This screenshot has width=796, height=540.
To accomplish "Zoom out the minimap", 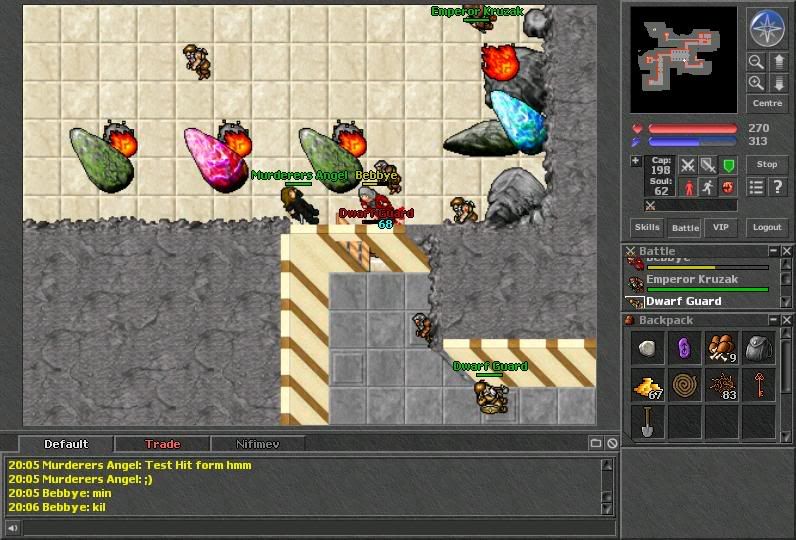I will point(757,62).
